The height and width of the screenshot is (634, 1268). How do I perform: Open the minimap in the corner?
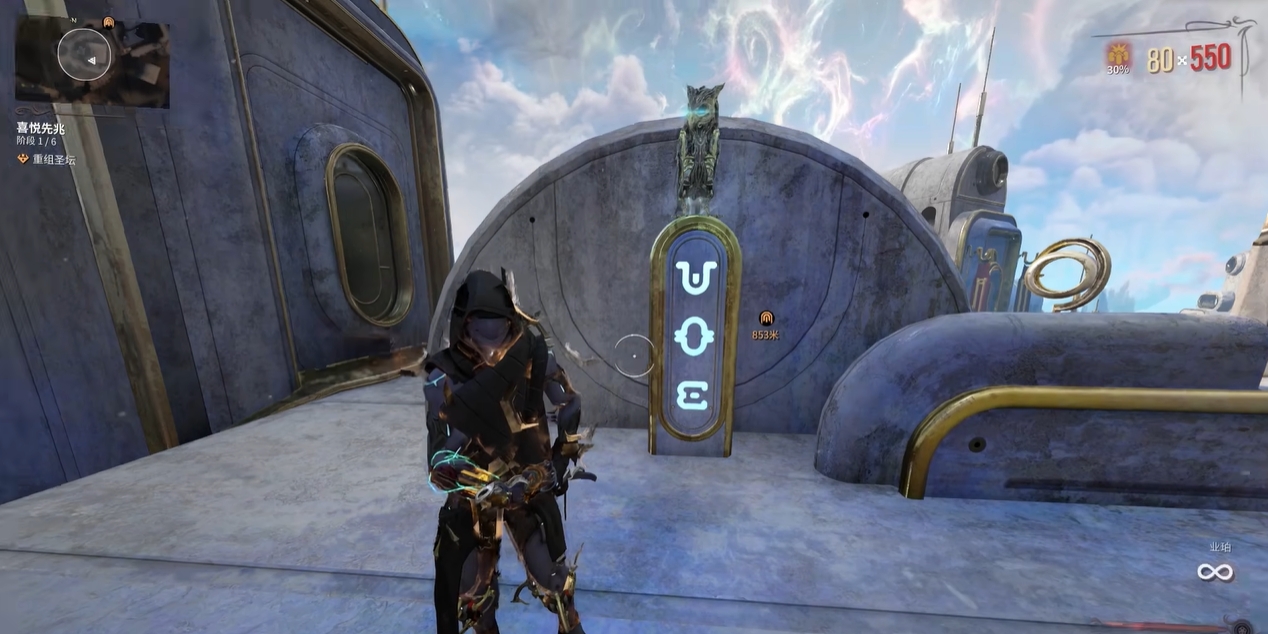pos(91,61)
